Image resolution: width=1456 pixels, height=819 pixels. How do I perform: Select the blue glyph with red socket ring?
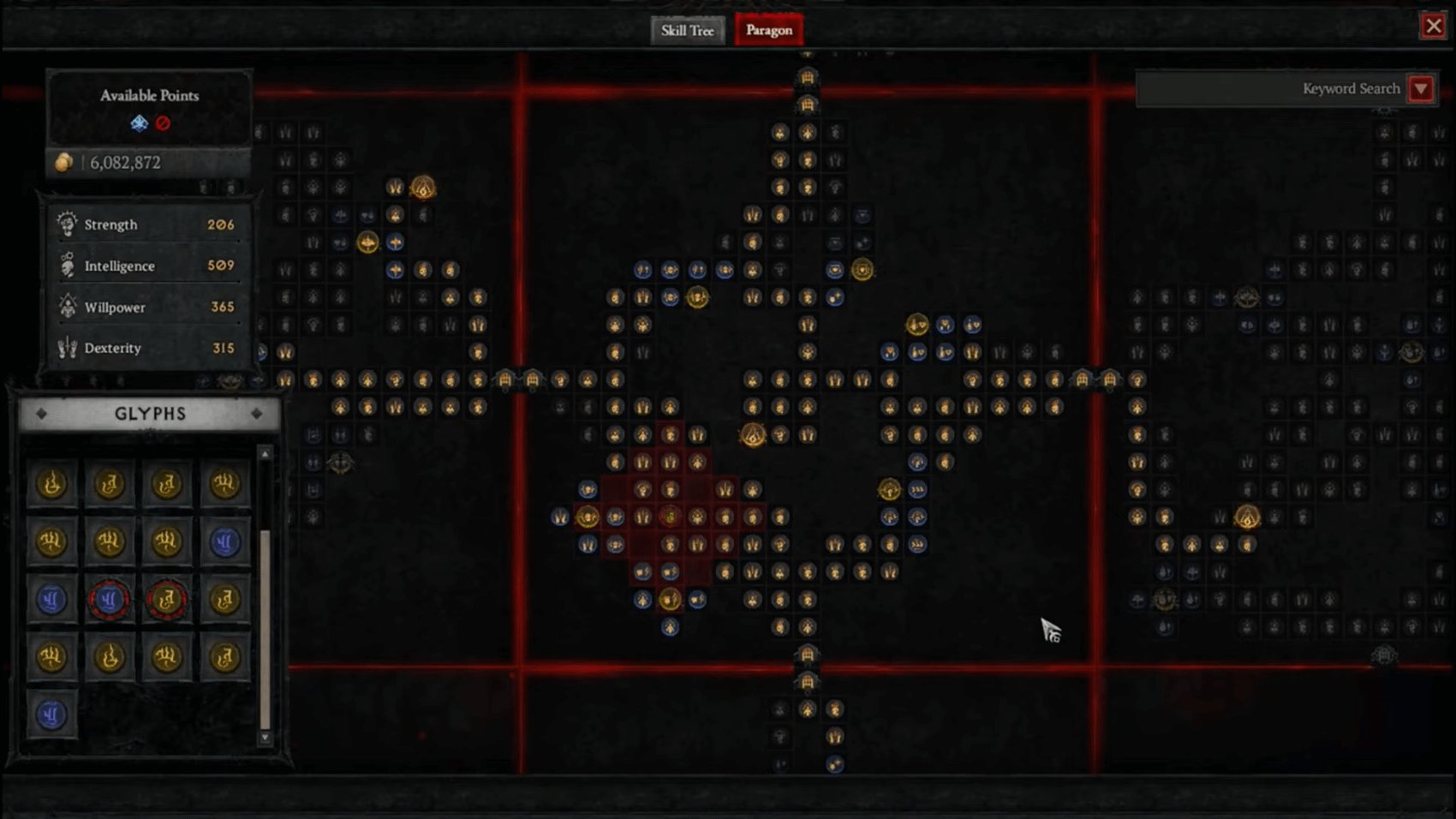[x=109, y=598]
